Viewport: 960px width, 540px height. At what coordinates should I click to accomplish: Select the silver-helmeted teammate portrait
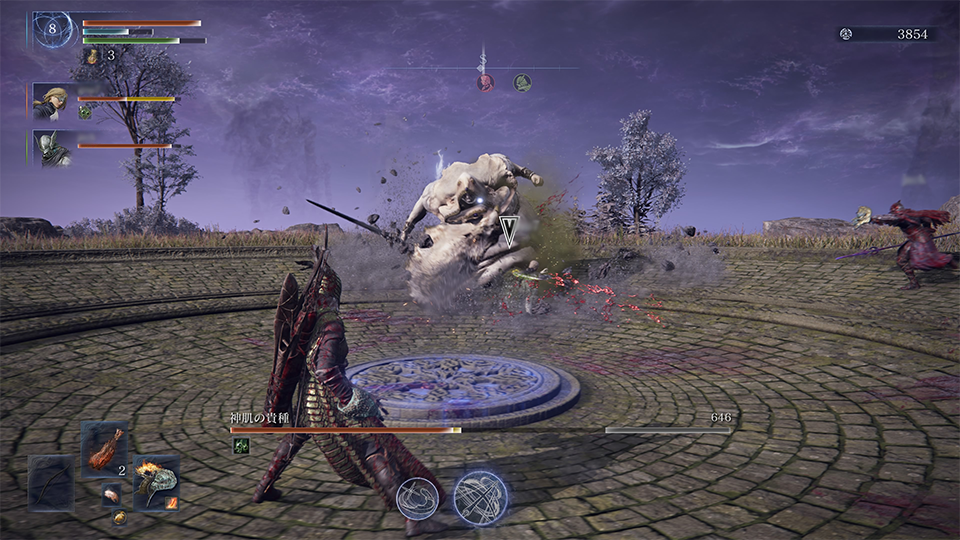pyautogui.click(x=52, y=146)
